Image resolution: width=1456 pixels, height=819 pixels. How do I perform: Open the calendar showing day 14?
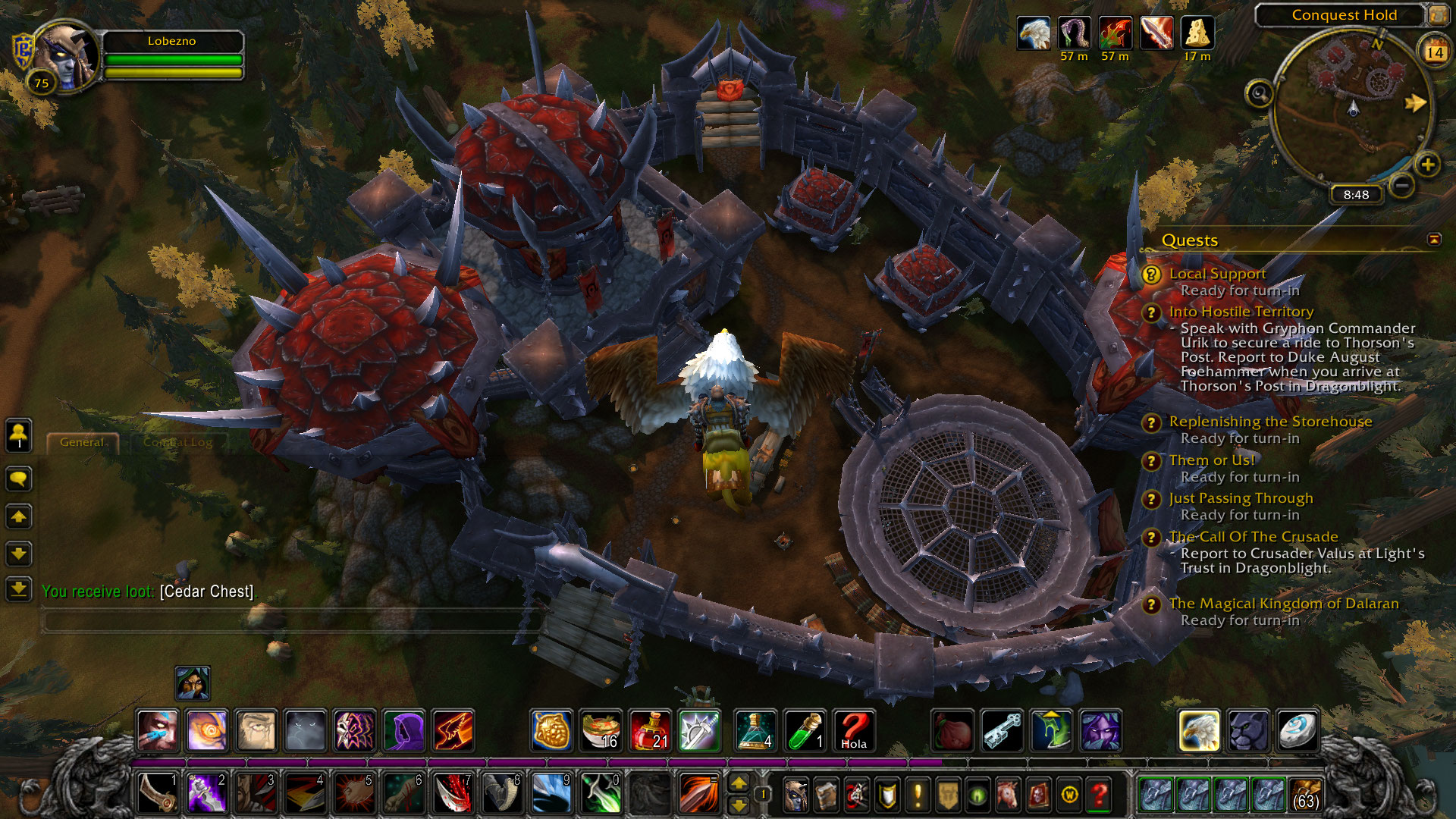1434,52
